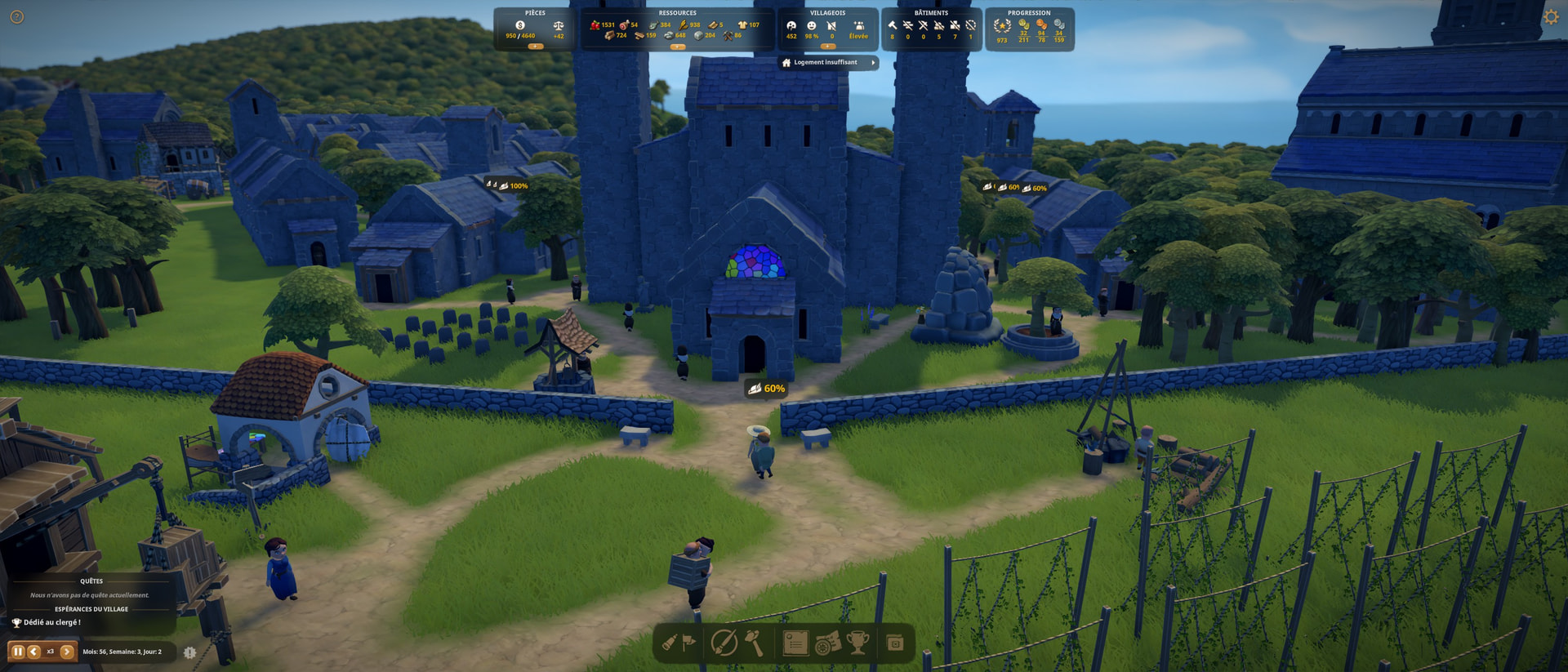Open the alert badge with exclamation mark
The height and width of the screenshot is (672, 1568).
pos(189,652)
